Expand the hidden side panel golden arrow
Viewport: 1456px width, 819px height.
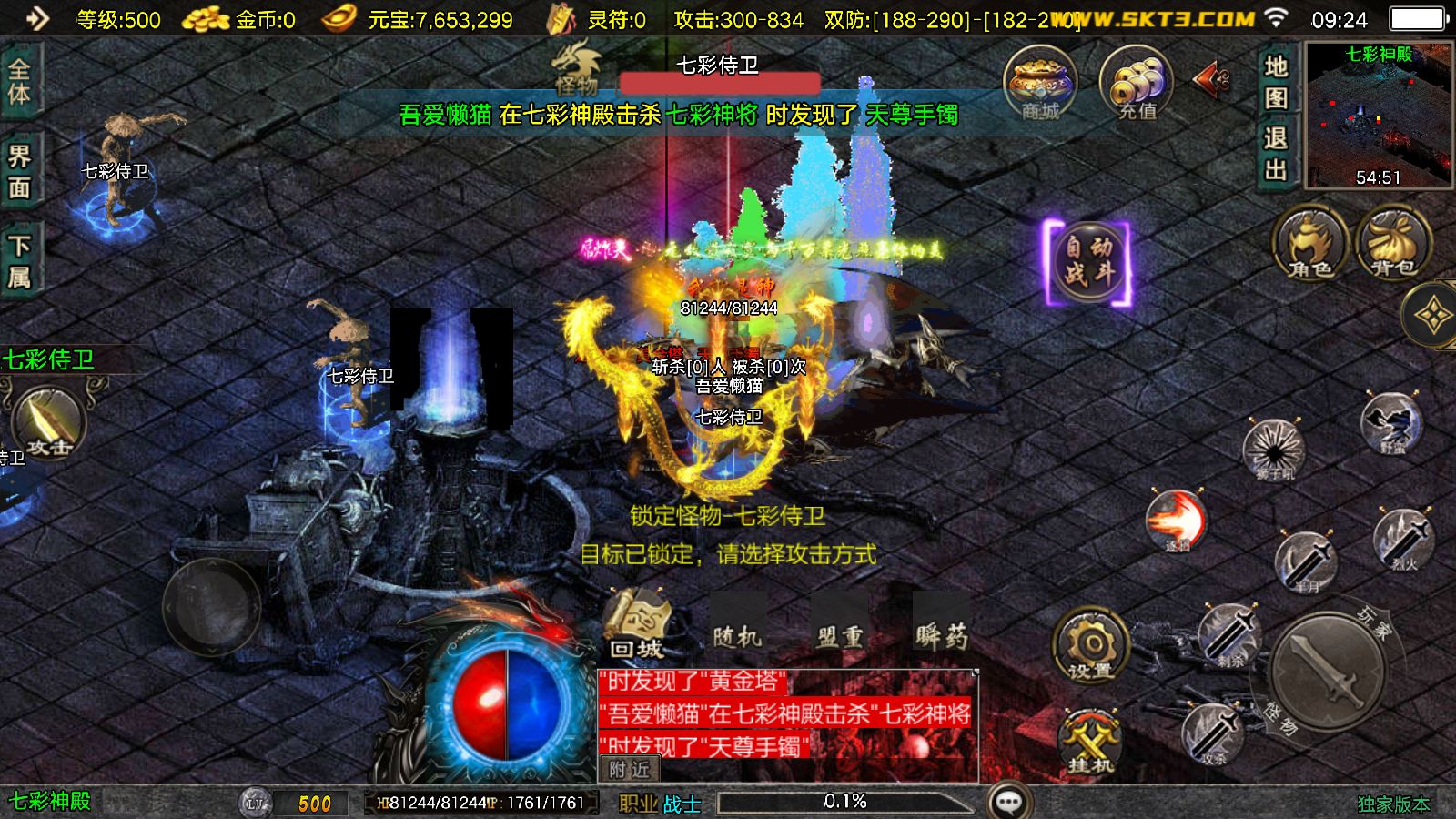(1431, 317)
